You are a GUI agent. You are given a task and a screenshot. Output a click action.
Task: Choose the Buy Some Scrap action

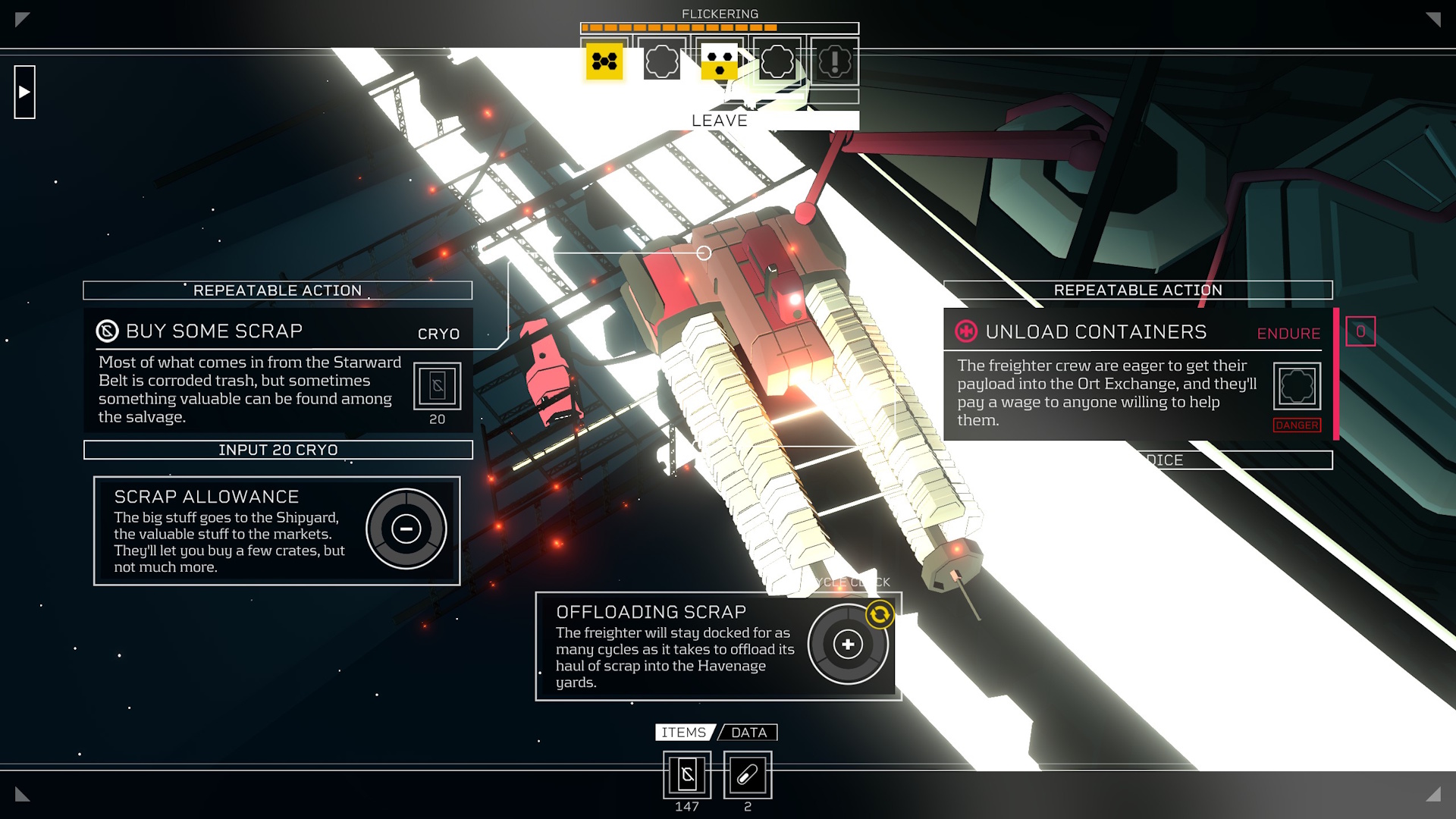pyautogui.click(x=215, y=331)
